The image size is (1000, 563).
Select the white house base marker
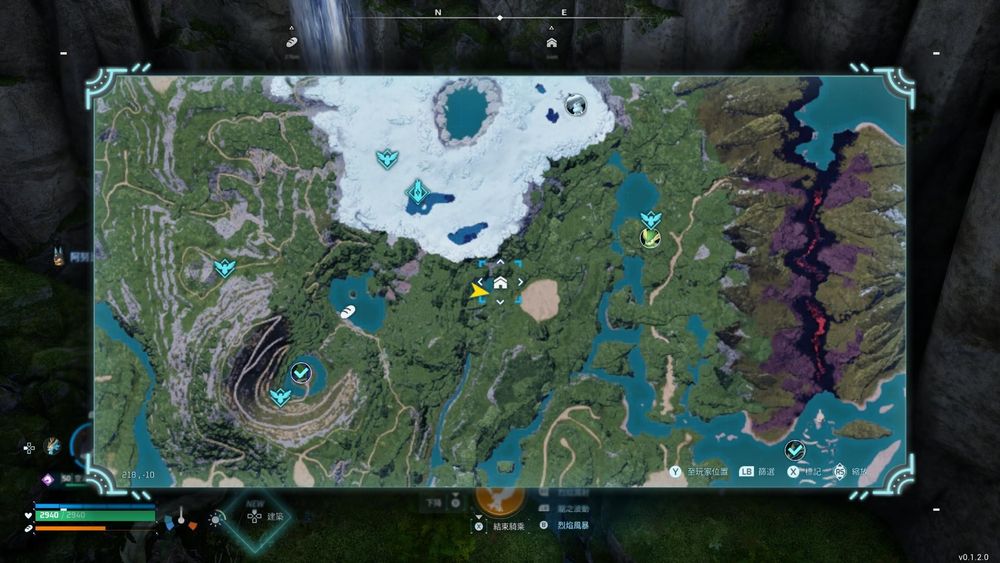tap(500, 283)
